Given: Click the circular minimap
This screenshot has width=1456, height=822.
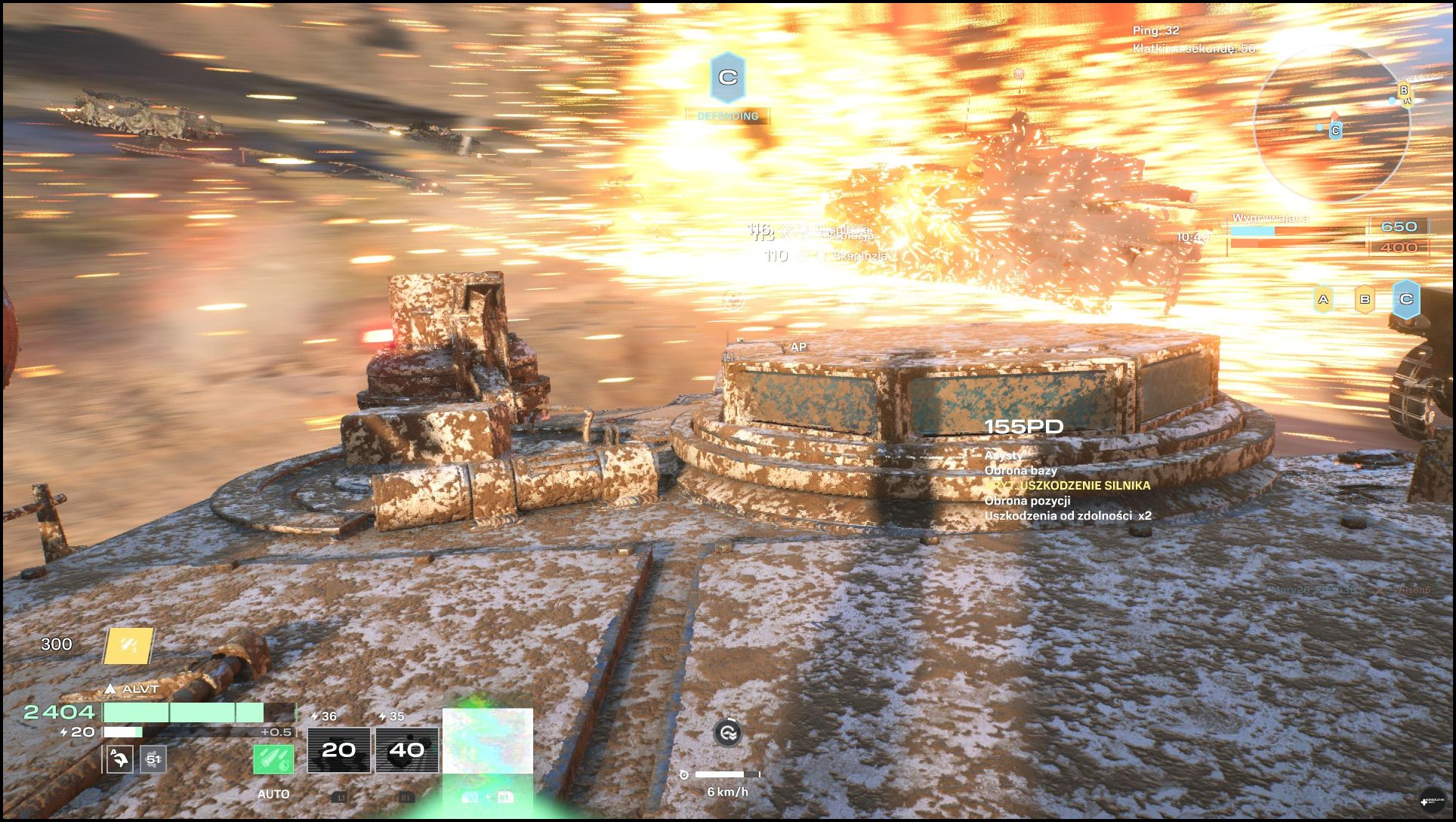Looking at the screenshot, I should point(1332,123).
